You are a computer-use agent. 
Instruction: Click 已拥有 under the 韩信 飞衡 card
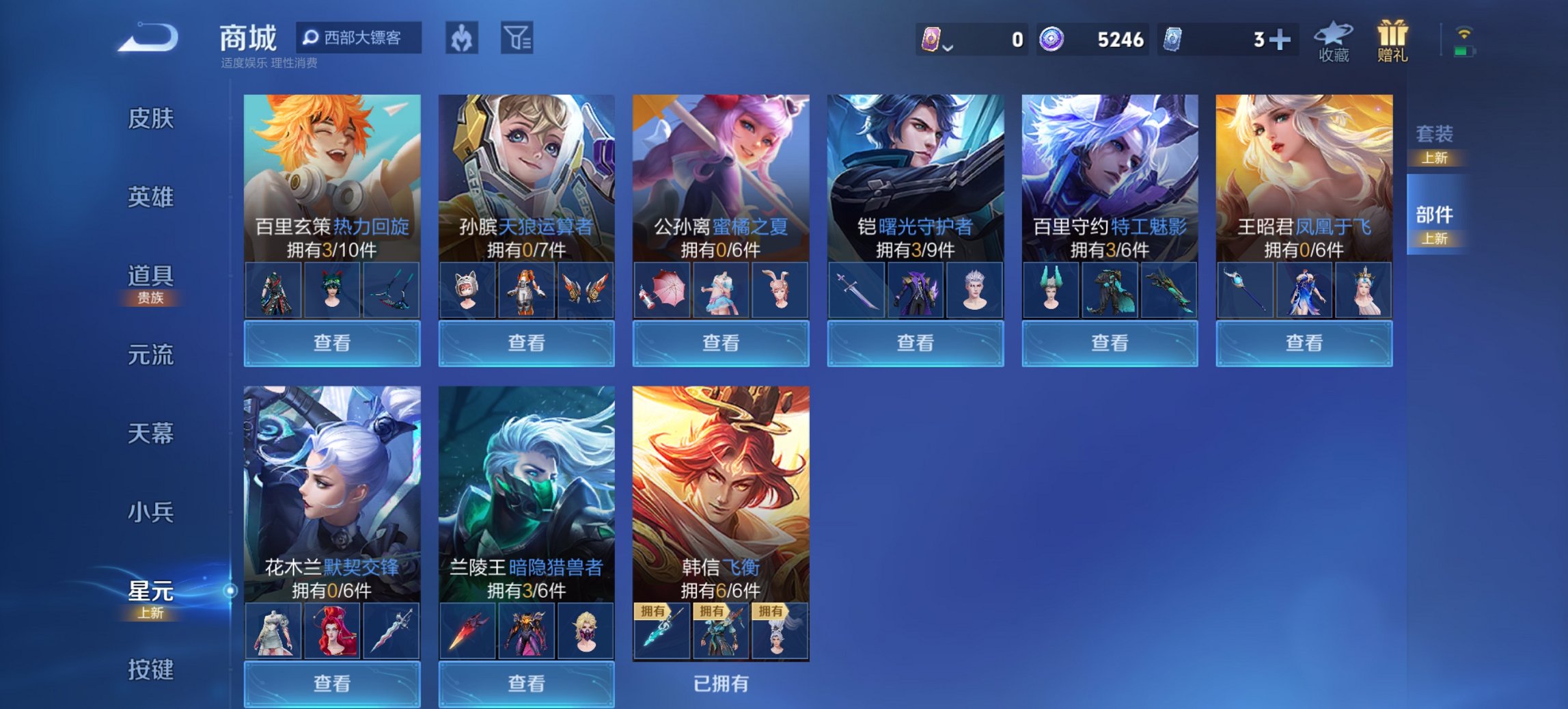720,684
